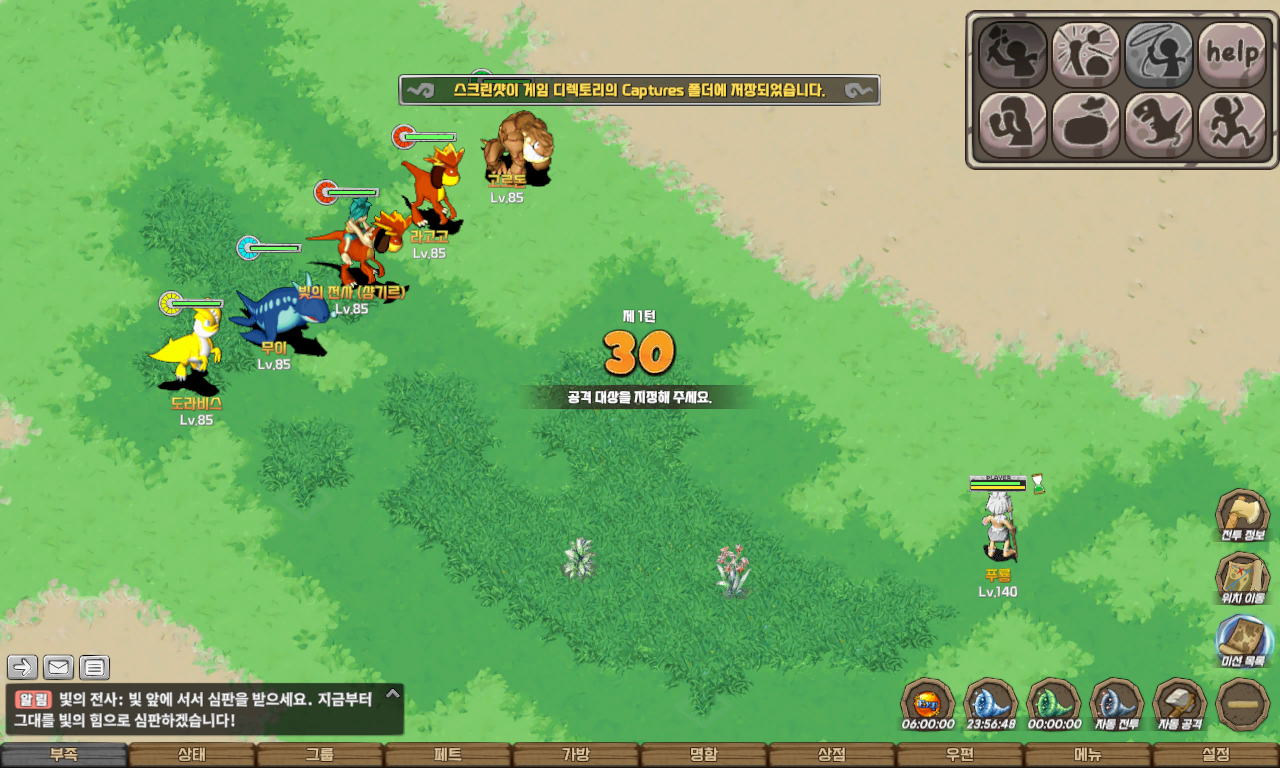
Task: Open the envelope mail icon above chat
Action: pos(58,667)
